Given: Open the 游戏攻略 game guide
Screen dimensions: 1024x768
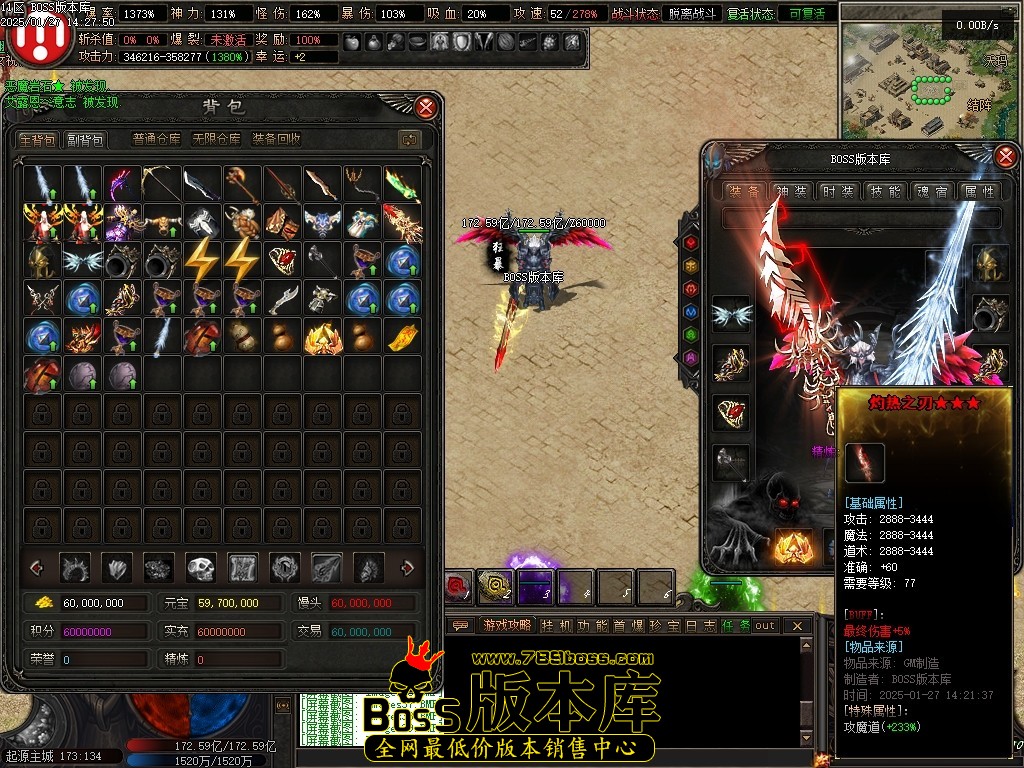Looking at the screenshot, I should tap(506, 625).
